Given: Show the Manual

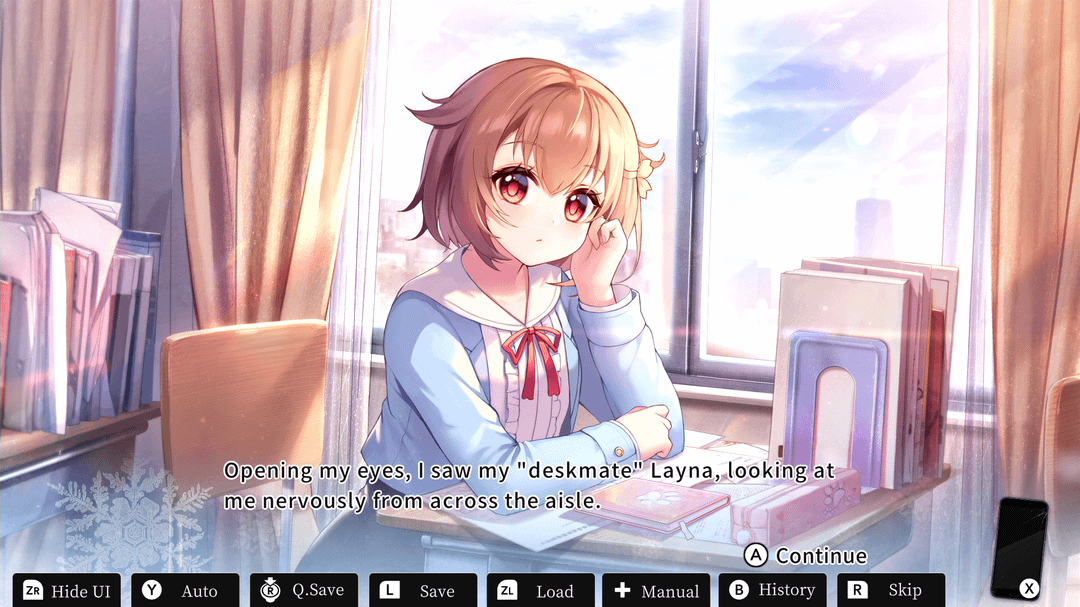Looking at the screenshot, I should pos(656,590).
